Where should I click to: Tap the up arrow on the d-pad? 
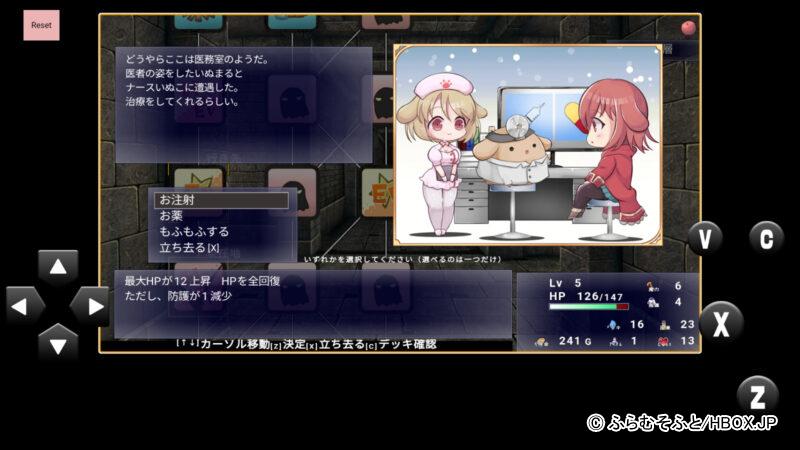tap(58, 268)
